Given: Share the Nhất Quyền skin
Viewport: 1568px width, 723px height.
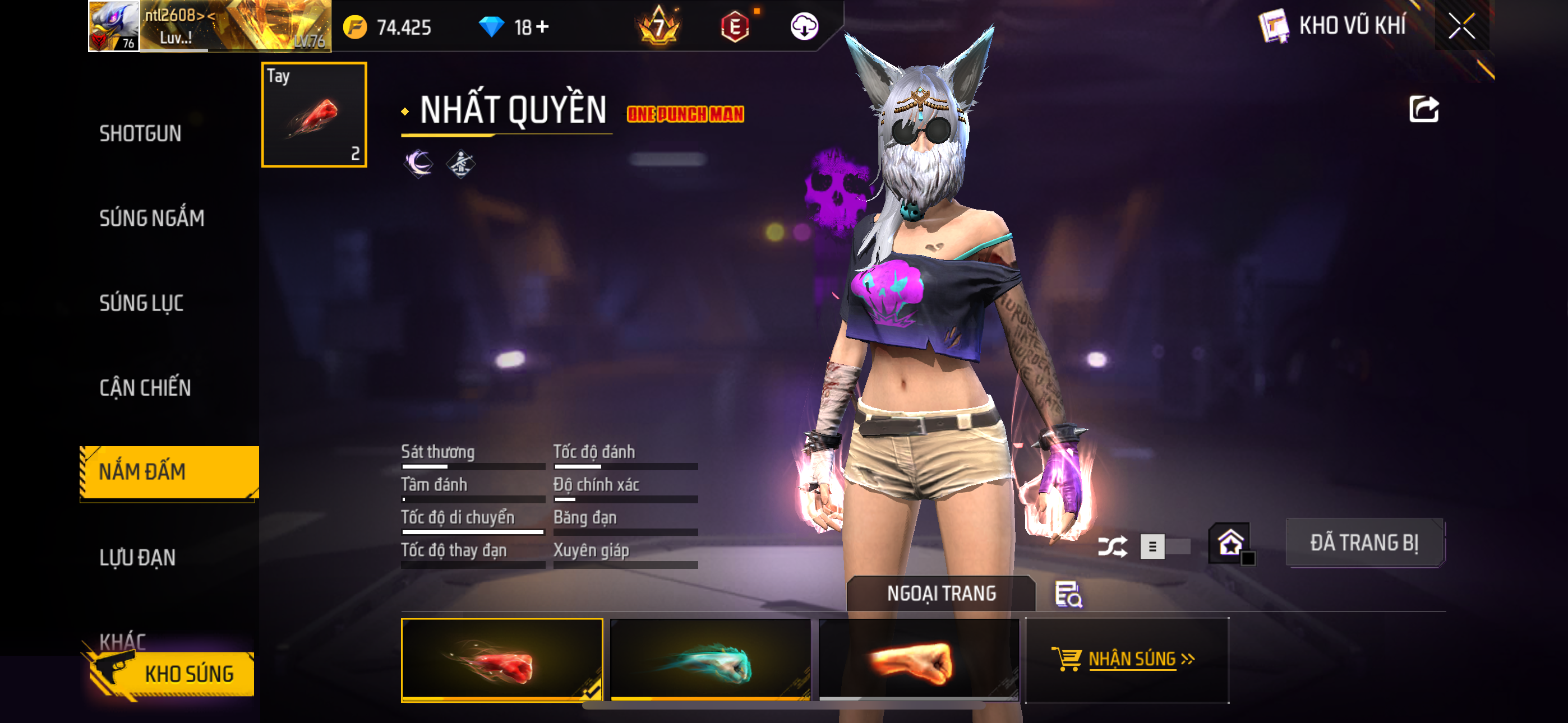Looking at the screenshot, I should (x=1423, y=109).
